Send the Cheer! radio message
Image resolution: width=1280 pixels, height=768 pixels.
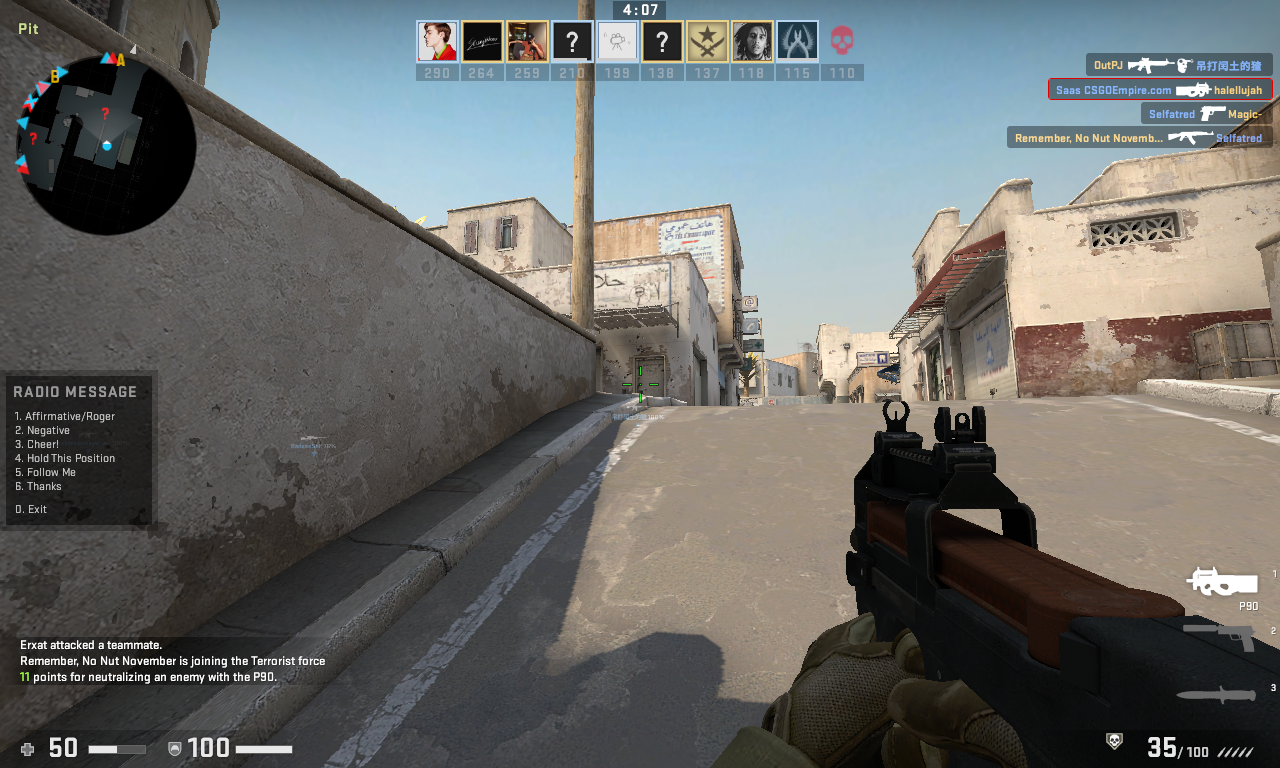pyautogui.click(x=43, y=444)
